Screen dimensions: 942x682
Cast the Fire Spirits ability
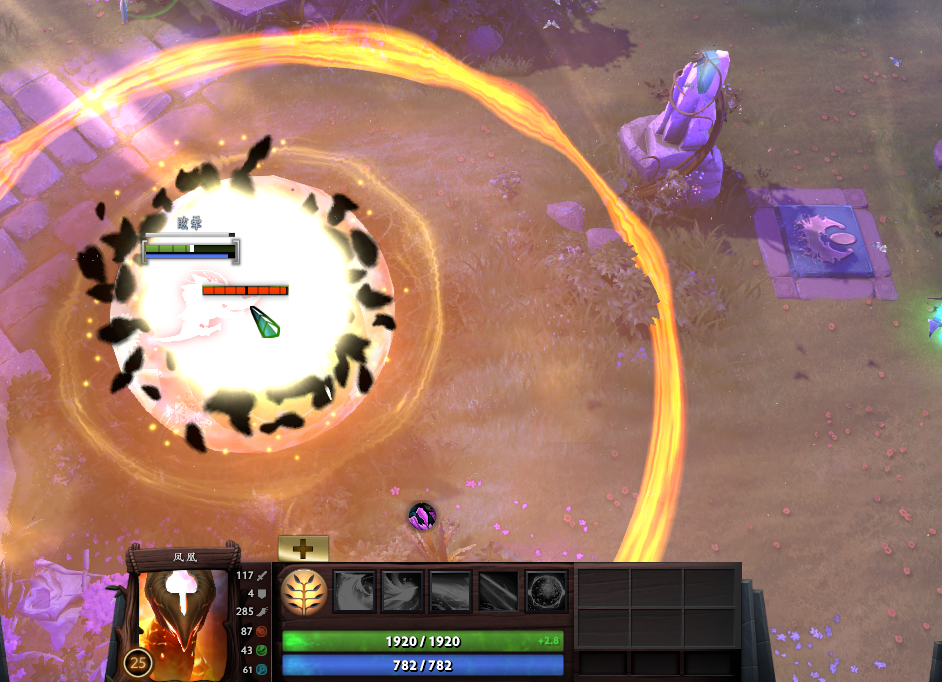[402, 591]
